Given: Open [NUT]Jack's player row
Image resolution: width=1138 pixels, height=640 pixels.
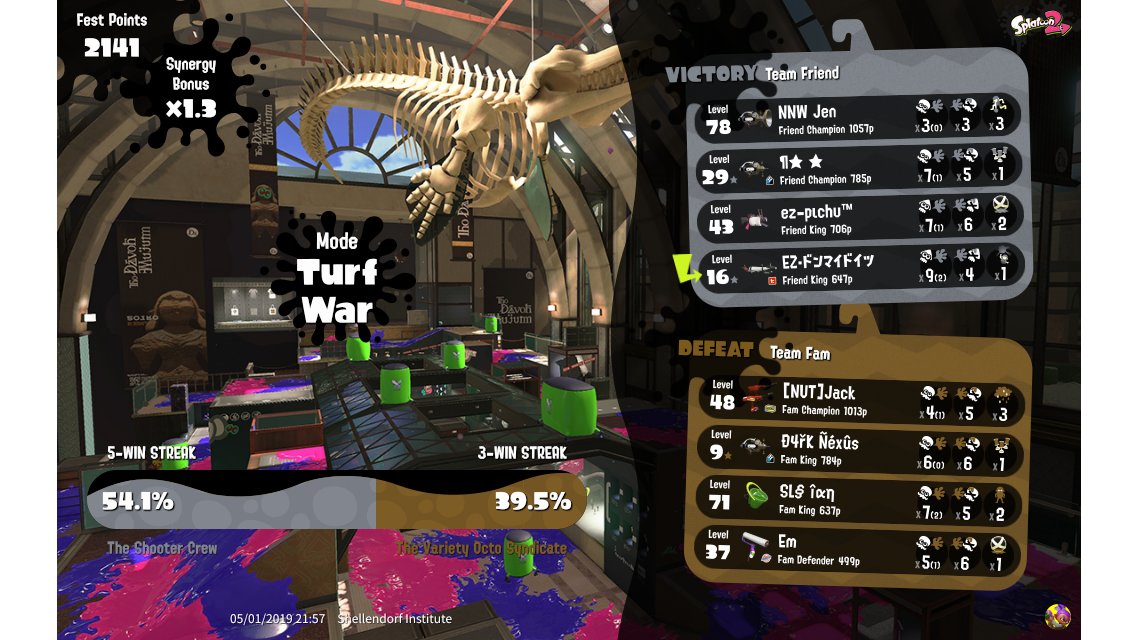Looking at the screenshot, I should 860,400.
